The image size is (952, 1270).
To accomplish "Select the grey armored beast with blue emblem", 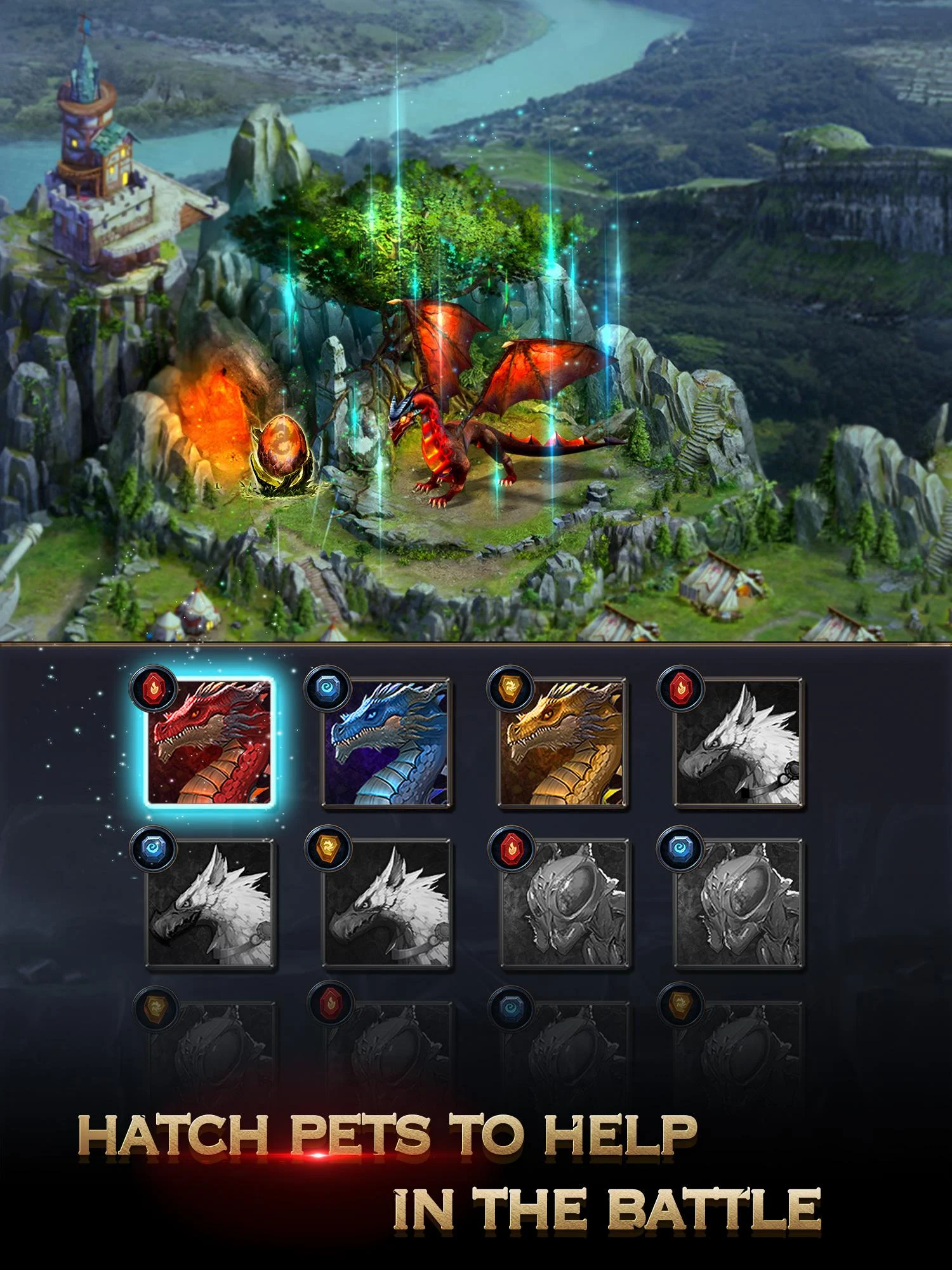I will 738,904.
